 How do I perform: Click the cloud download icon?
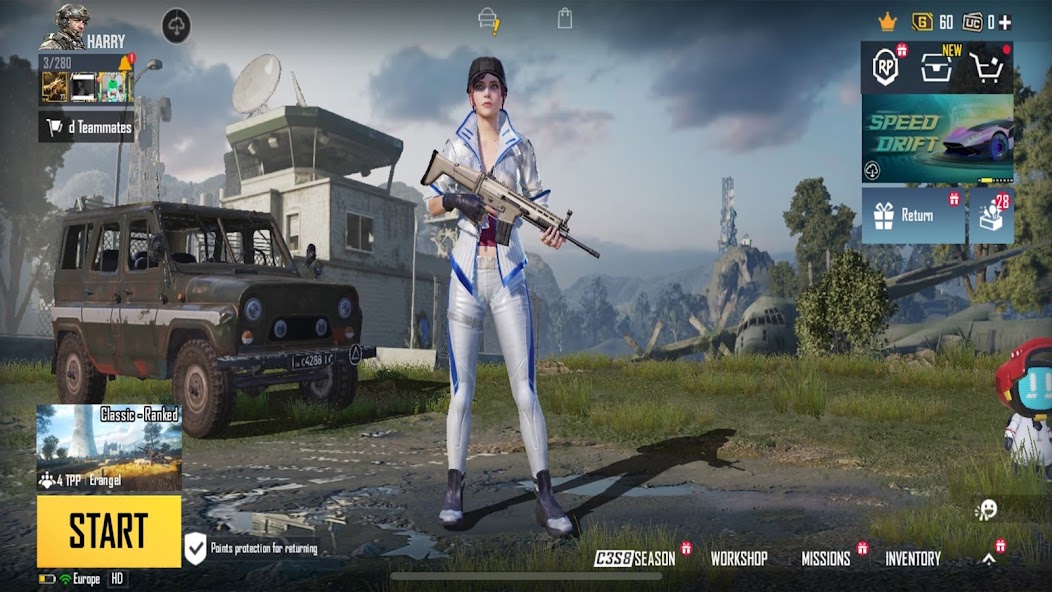pos(176,26)
